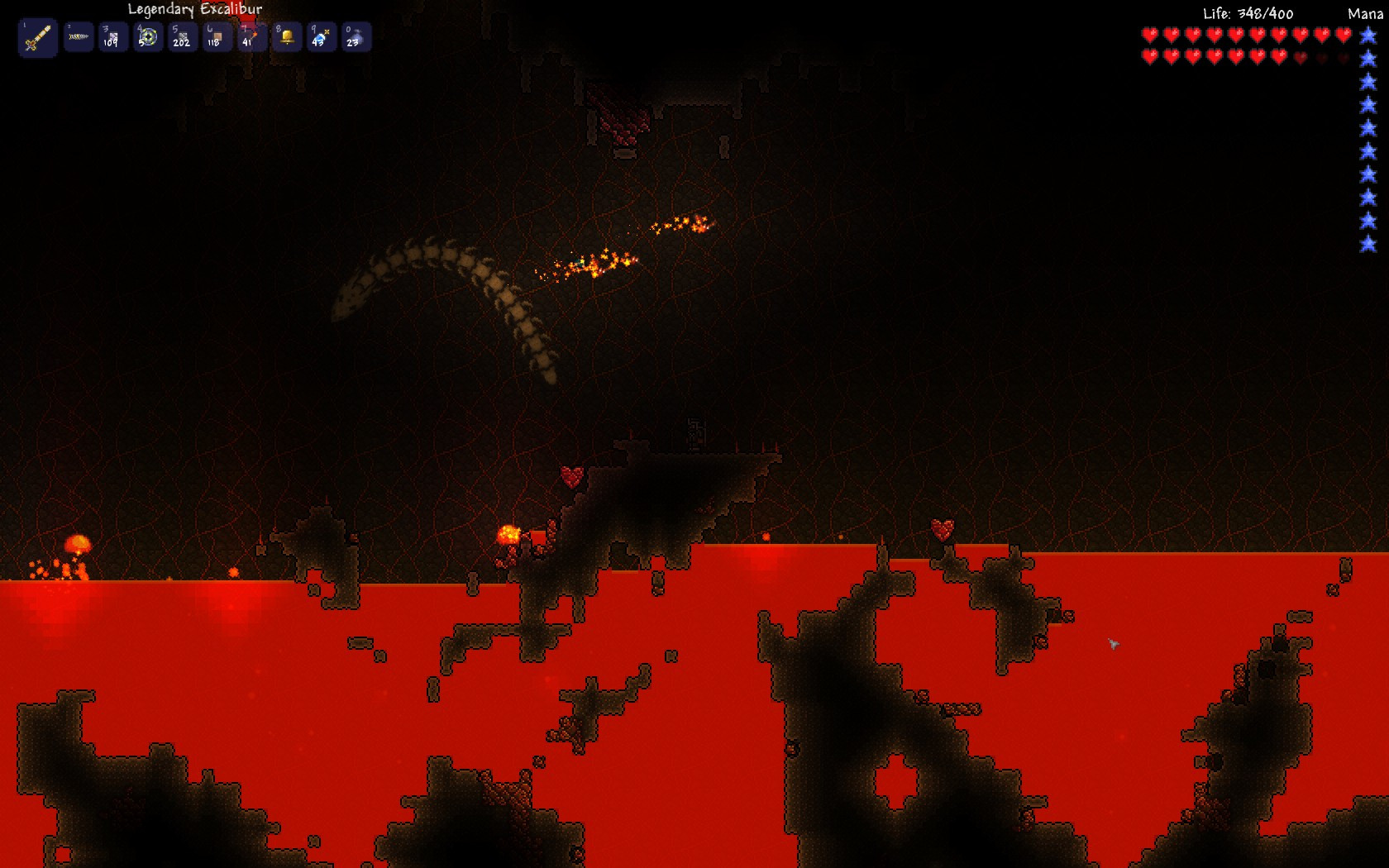This screenshot has height=868, width=1389.
Task: Select the Legendary Excalibur sword slot
Action: [x=38, y=38]
